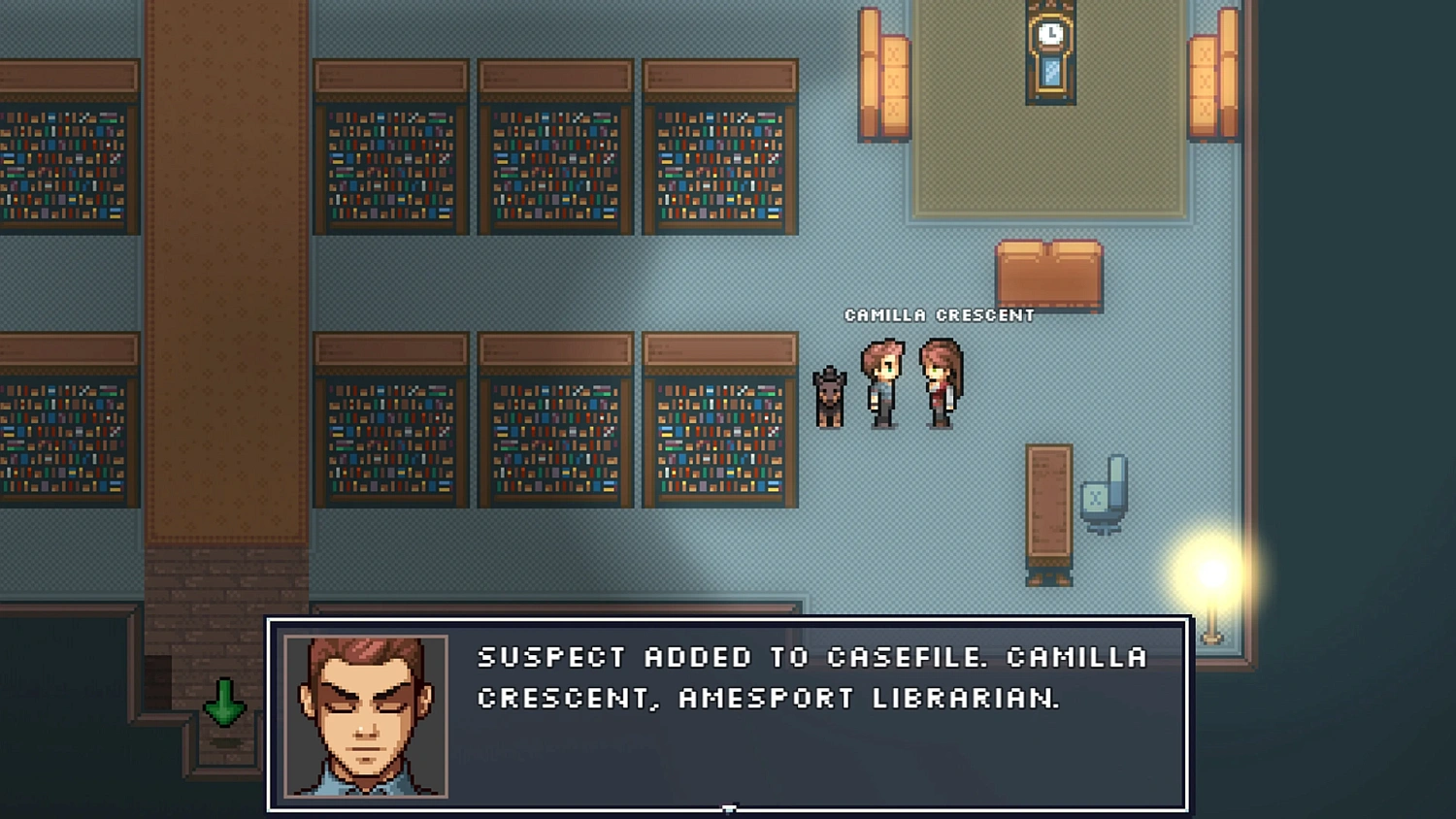Click the Camilla Crescent name label
Image resolution: width=1456 pixels, height=819 pixels.
click(941, 314)
